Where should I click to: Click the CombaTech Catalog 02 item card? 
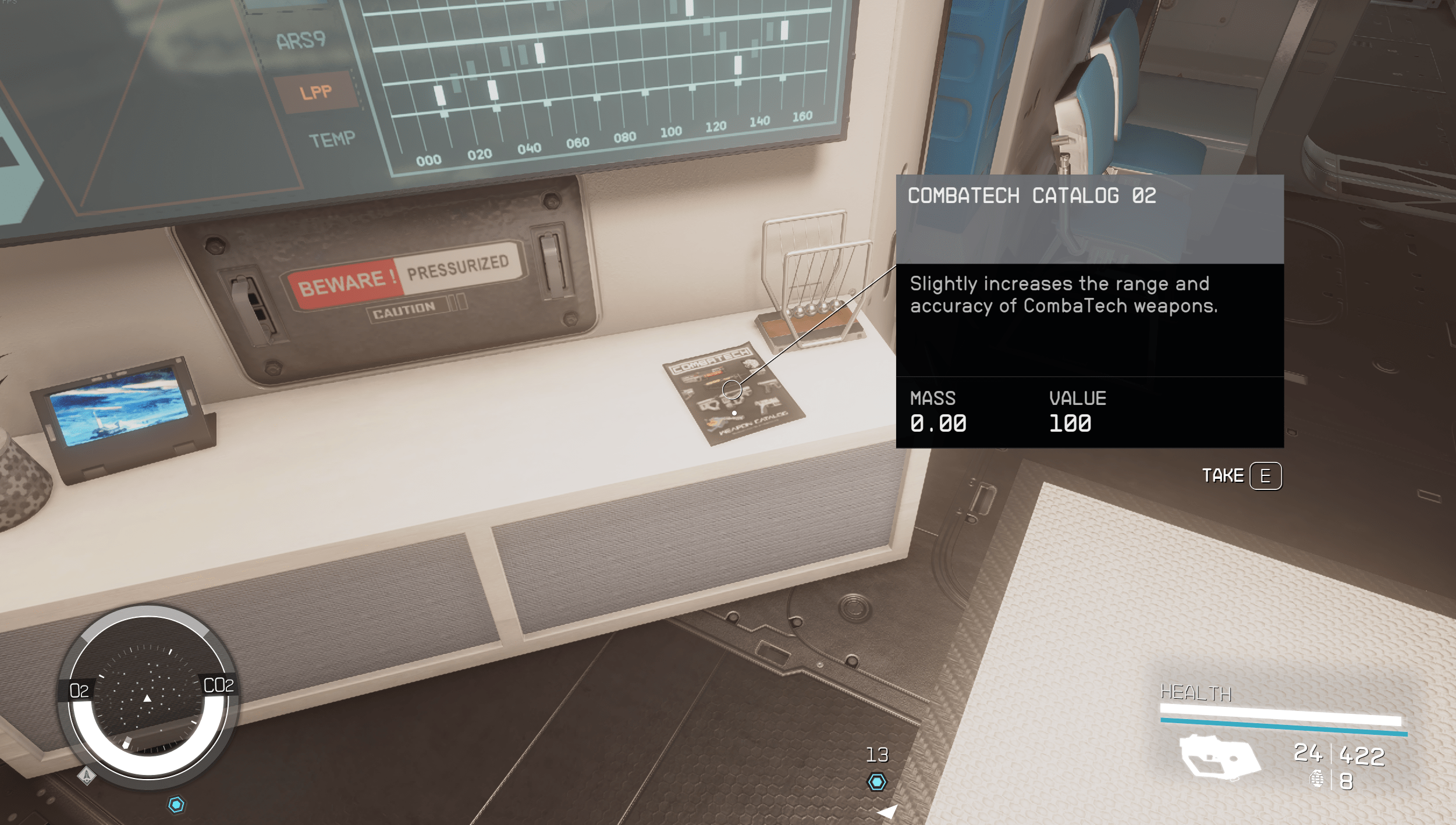point(1089,311)
